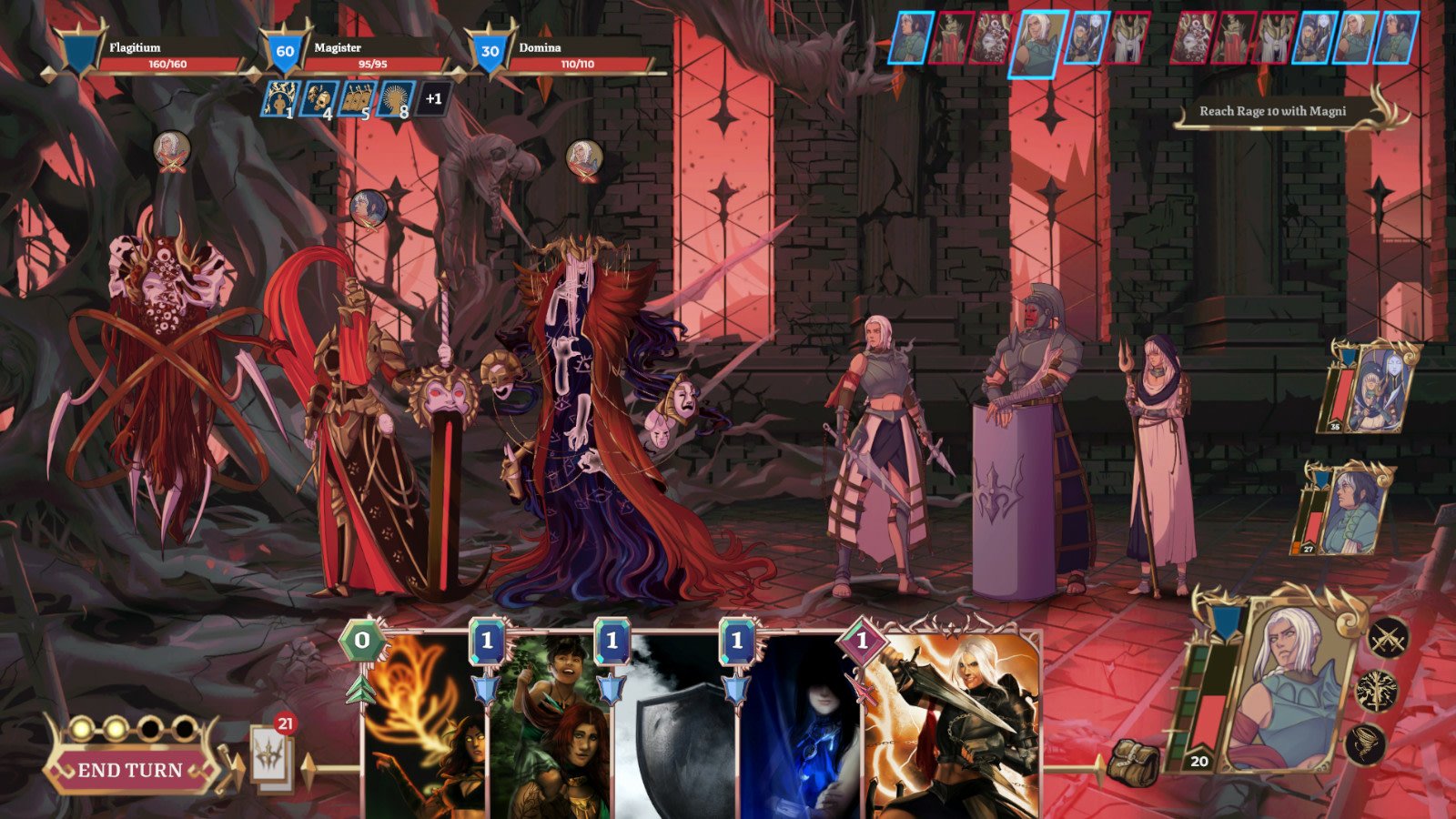Play the flaming feather card costing 0
Image resolution: width=1456 pixels, height=819 pixels.
tap(421, 728)
